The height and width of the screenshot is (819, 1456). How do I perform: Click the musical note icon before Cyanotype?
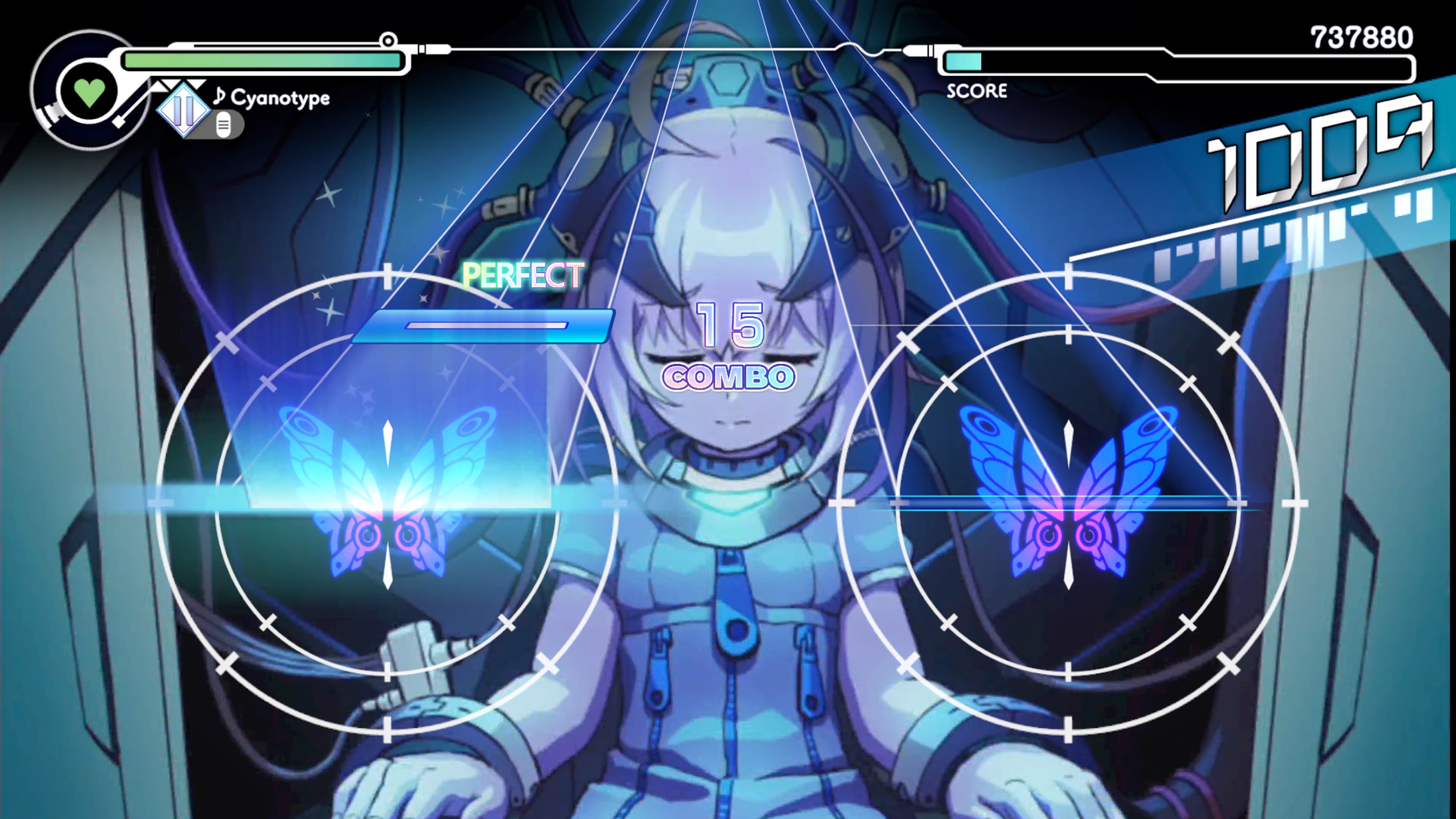point(219,97)
